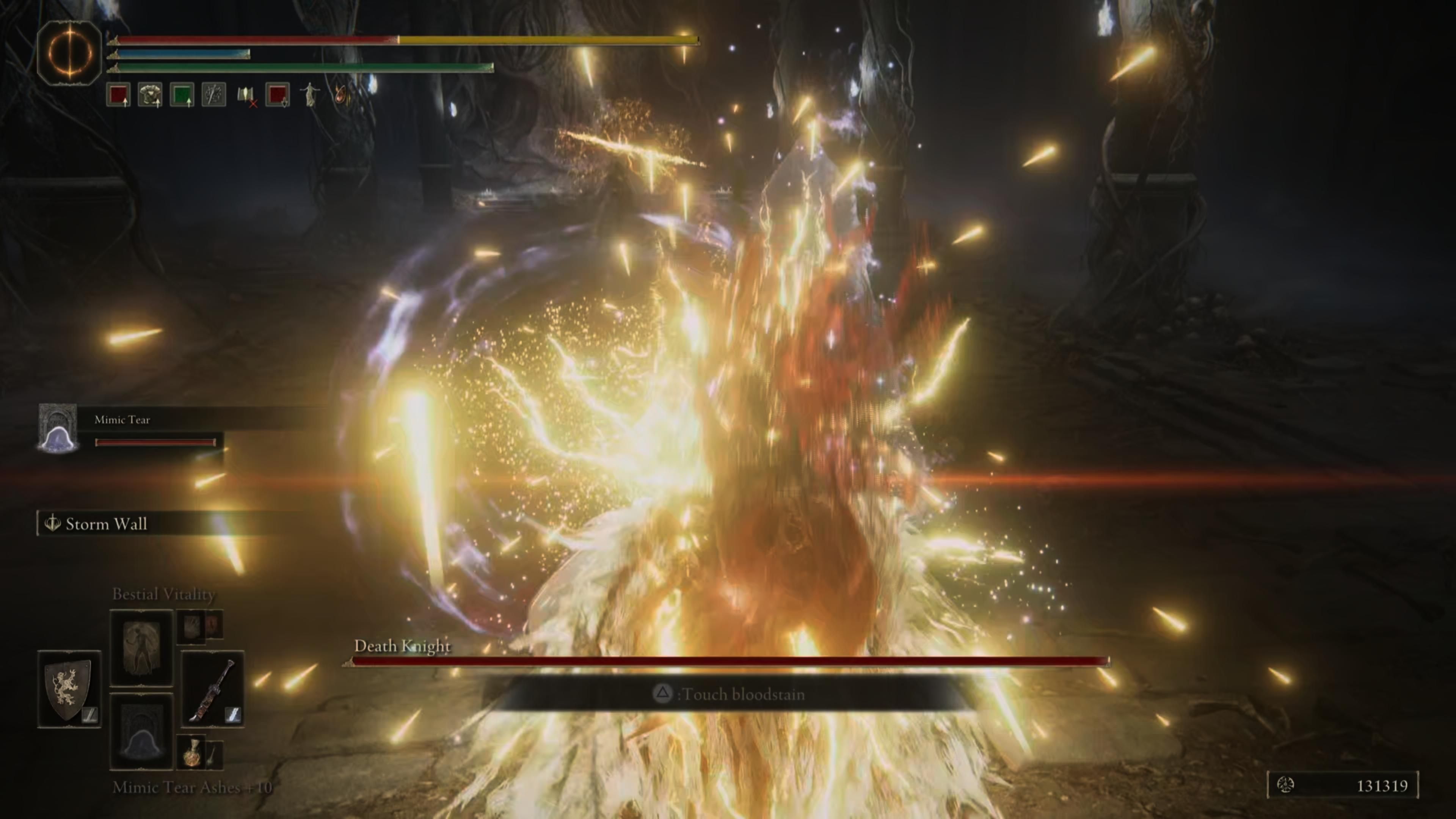The image size is (1456, 819).
Task: Click the Storm Wall skill icon
Action: click(x=54, y=524)
